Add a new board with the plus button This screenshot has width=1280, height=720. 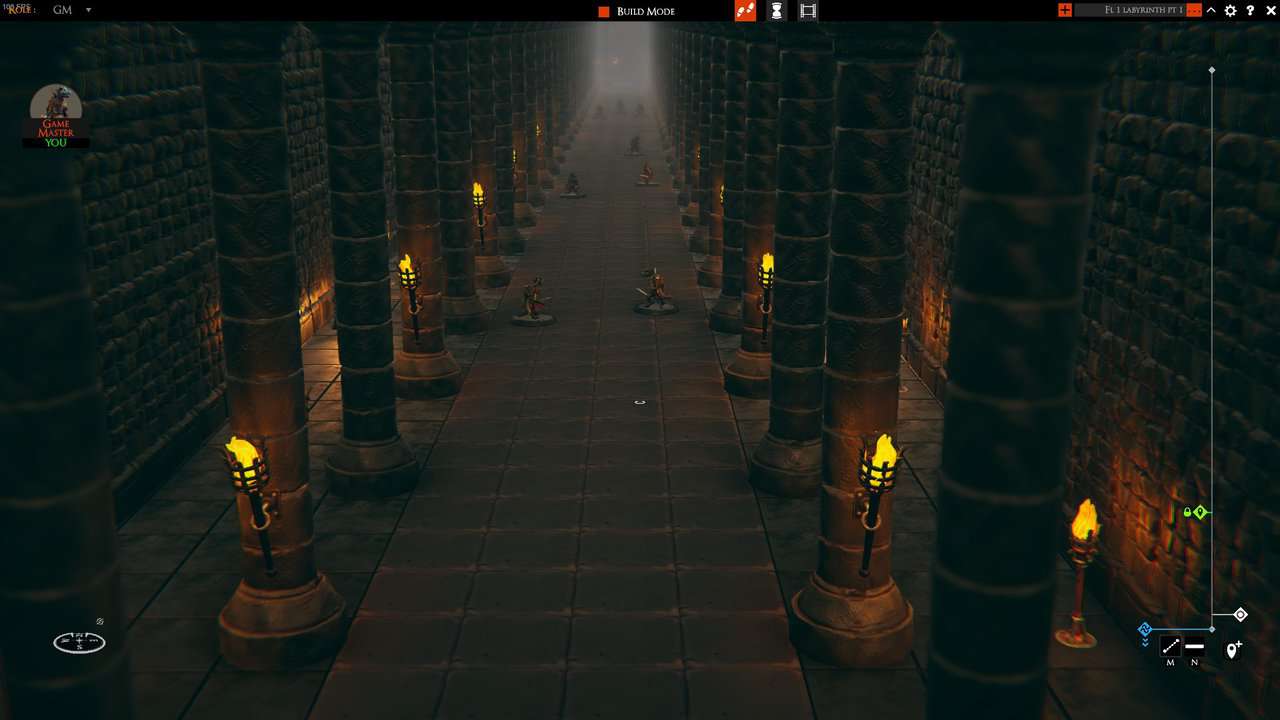click(x=1065, y=10)
